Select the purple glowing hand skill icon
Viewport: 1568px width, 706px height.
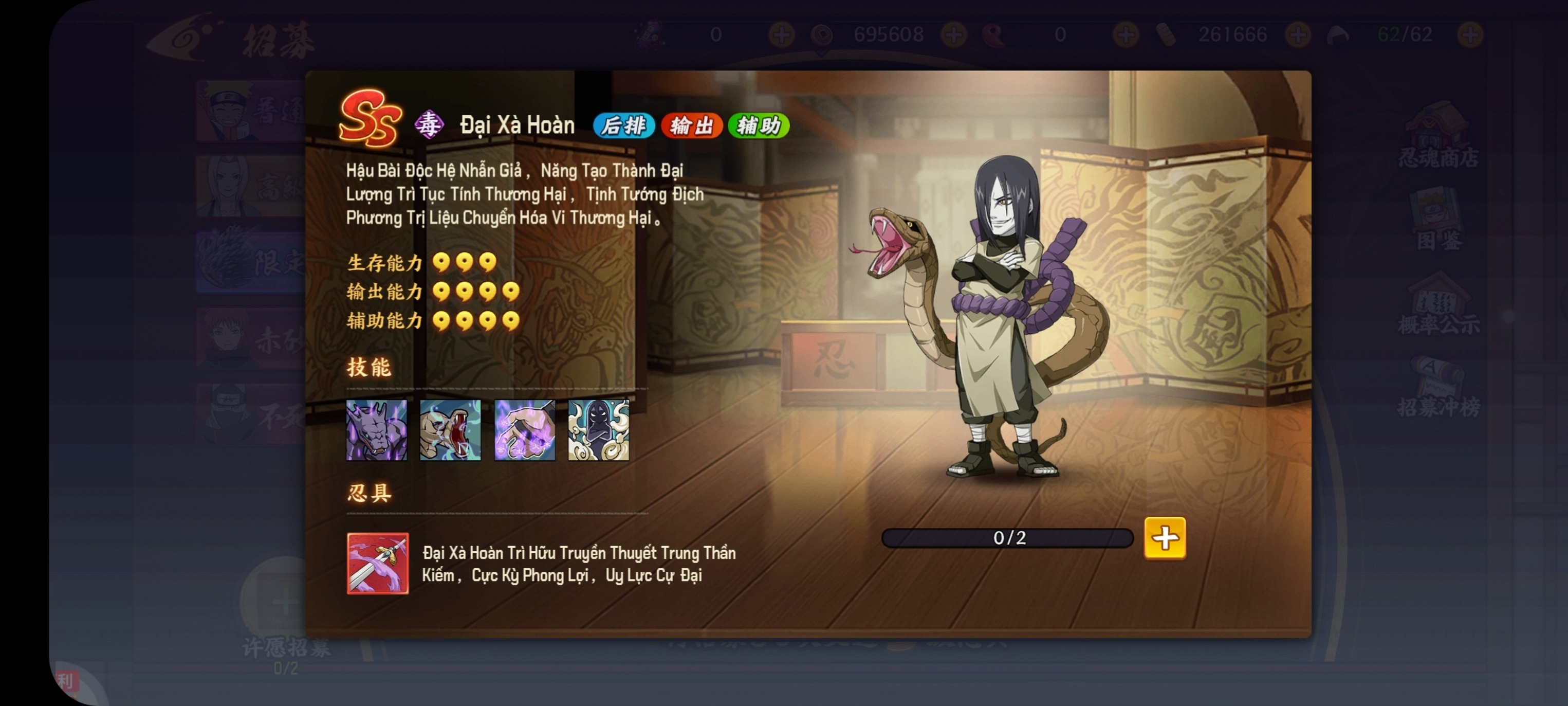pyautogui.click(x=524, y=430)
